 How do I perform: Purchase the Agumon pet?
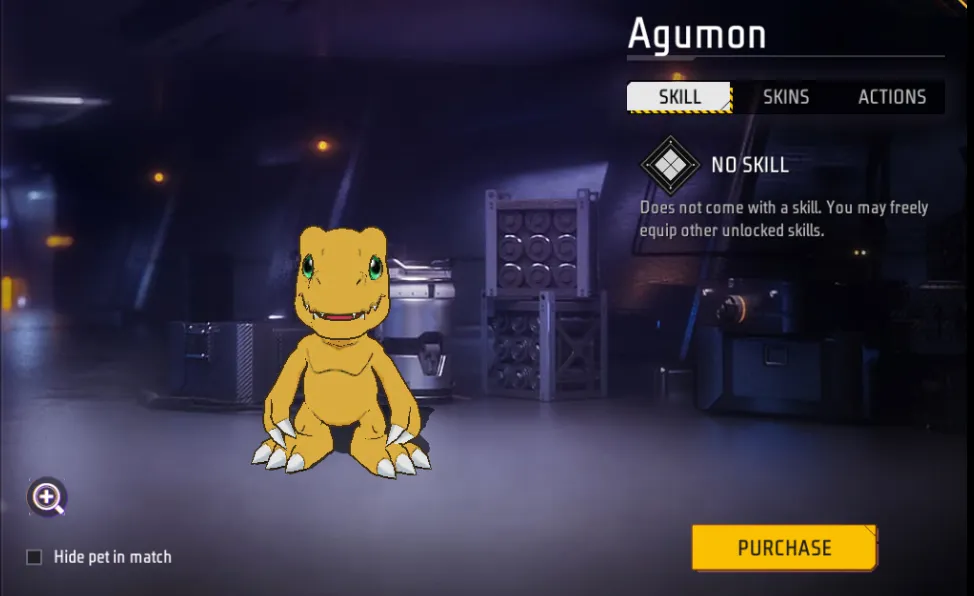click(784, 548)
